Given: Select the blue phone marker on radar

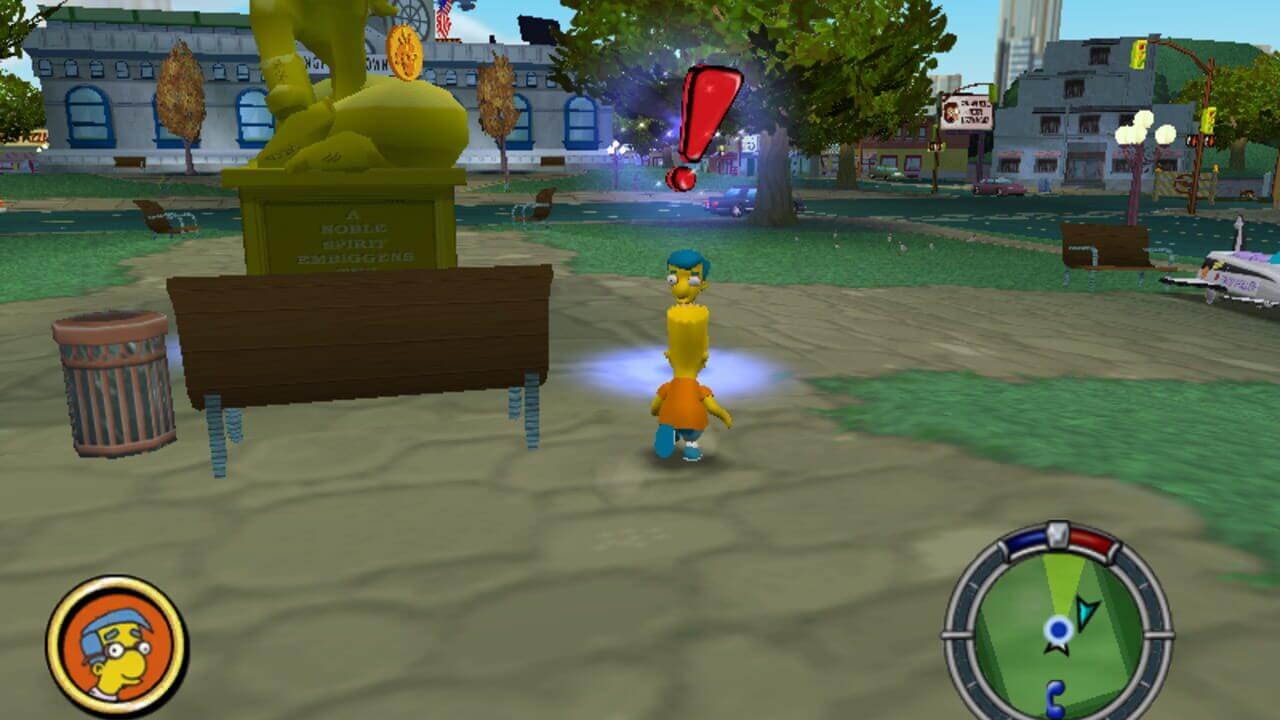Looking at the screenshot, I should click(1054, 695).
